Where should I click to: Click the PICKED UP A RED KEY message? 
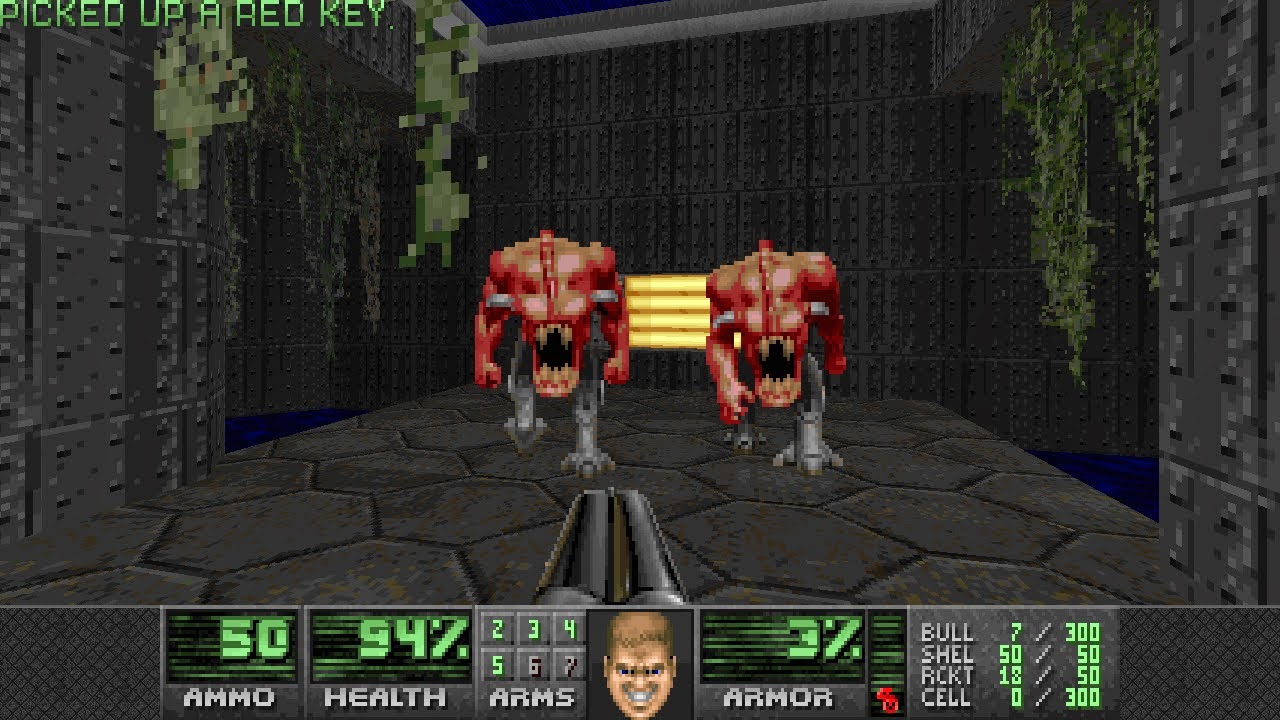pos(195,14)
